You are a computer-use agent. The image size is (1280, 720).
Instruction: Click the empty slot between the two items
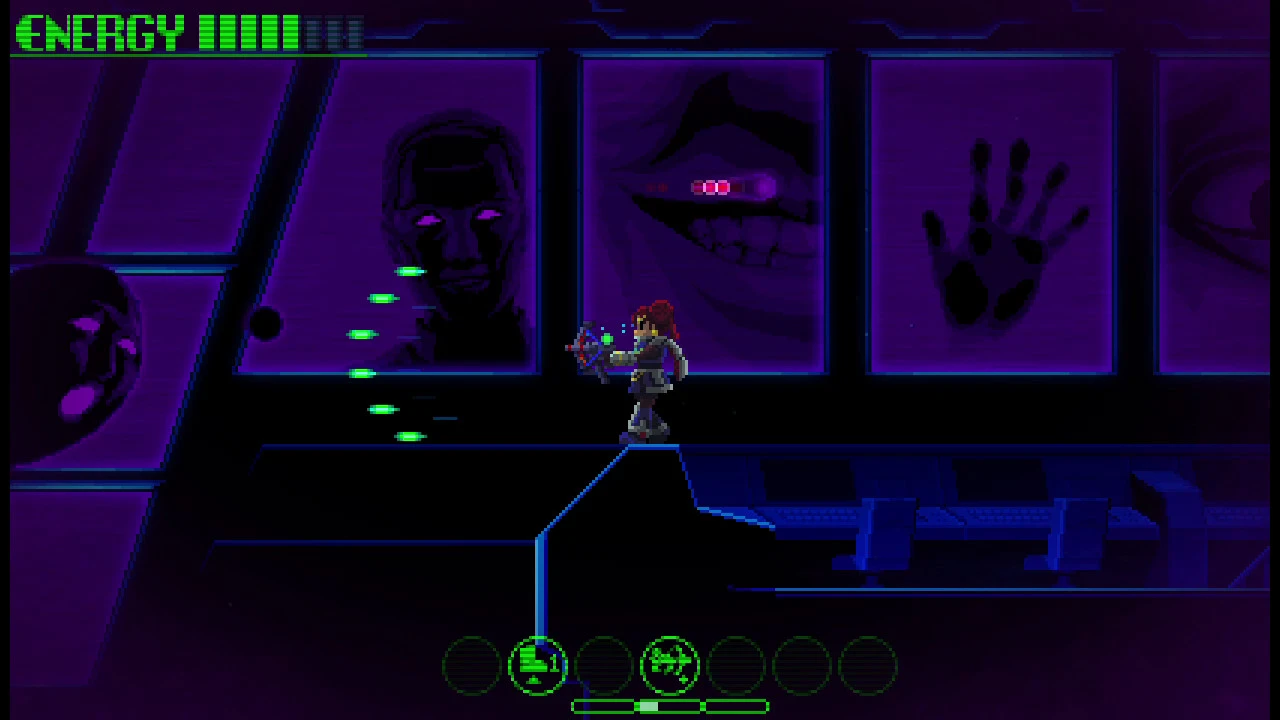(x=604, y=663)
